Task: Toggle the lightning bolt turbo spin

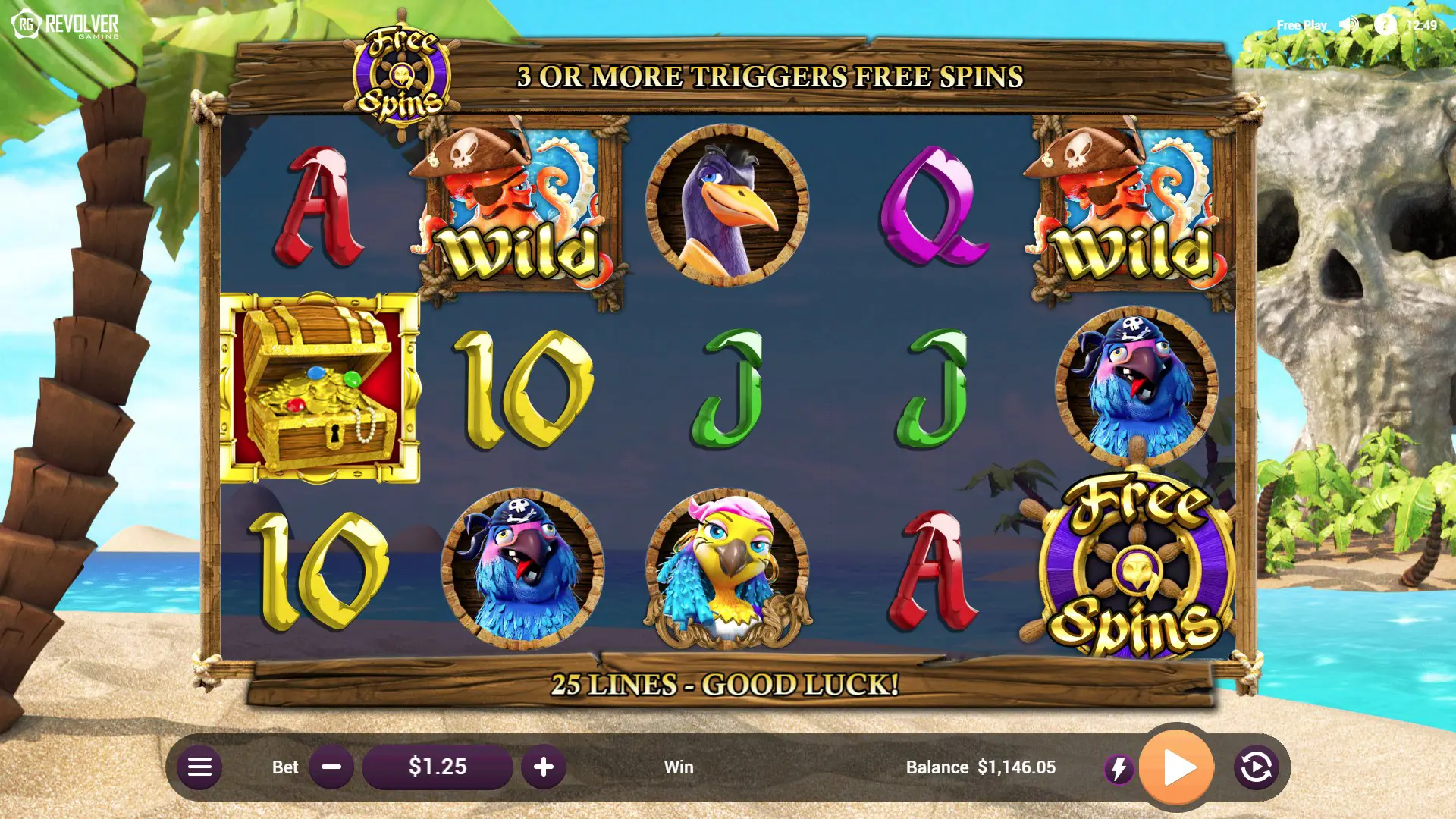Action: click(x=1119, y=769)
